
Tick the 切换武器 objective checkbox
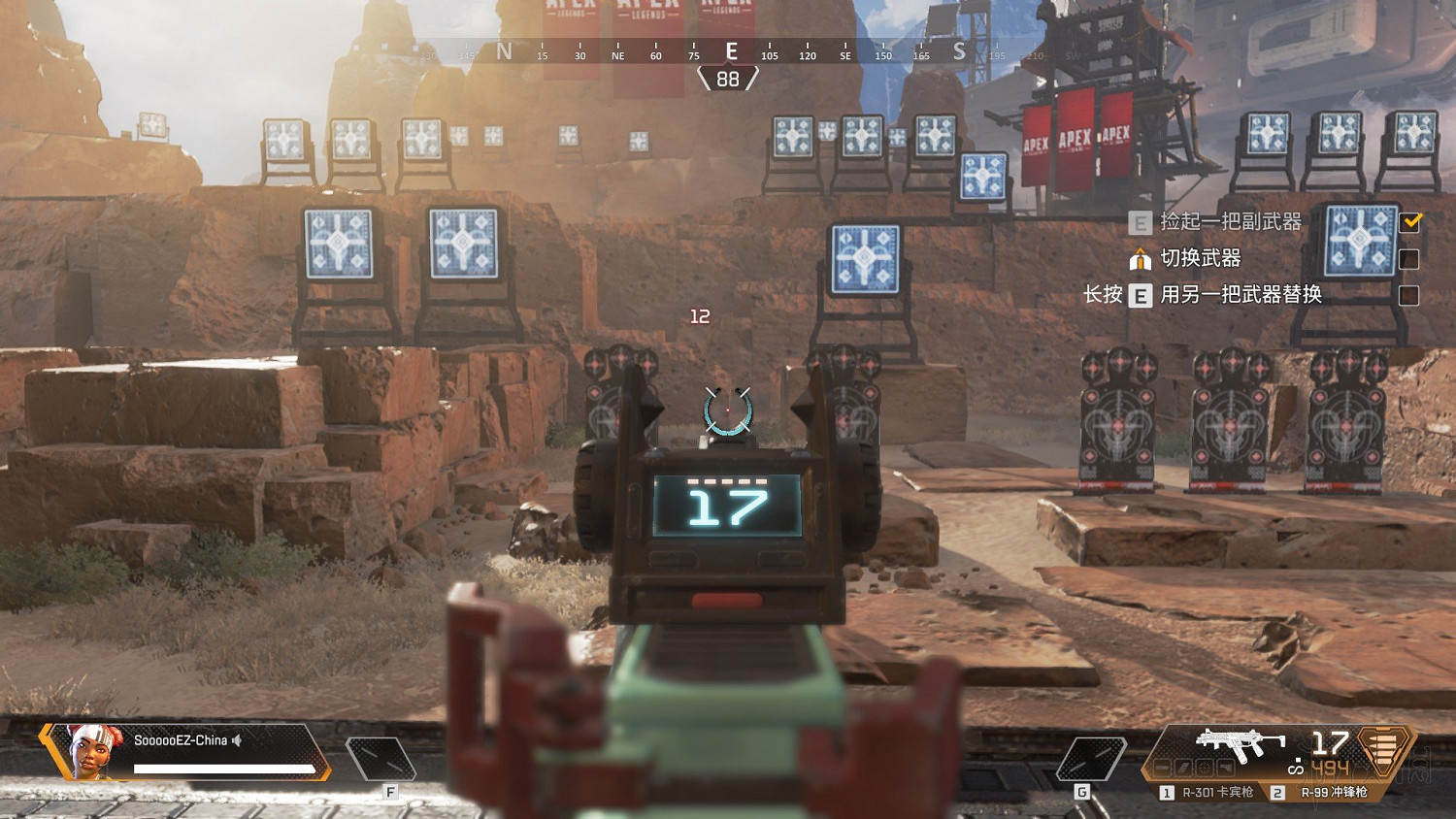point(1409,259)
